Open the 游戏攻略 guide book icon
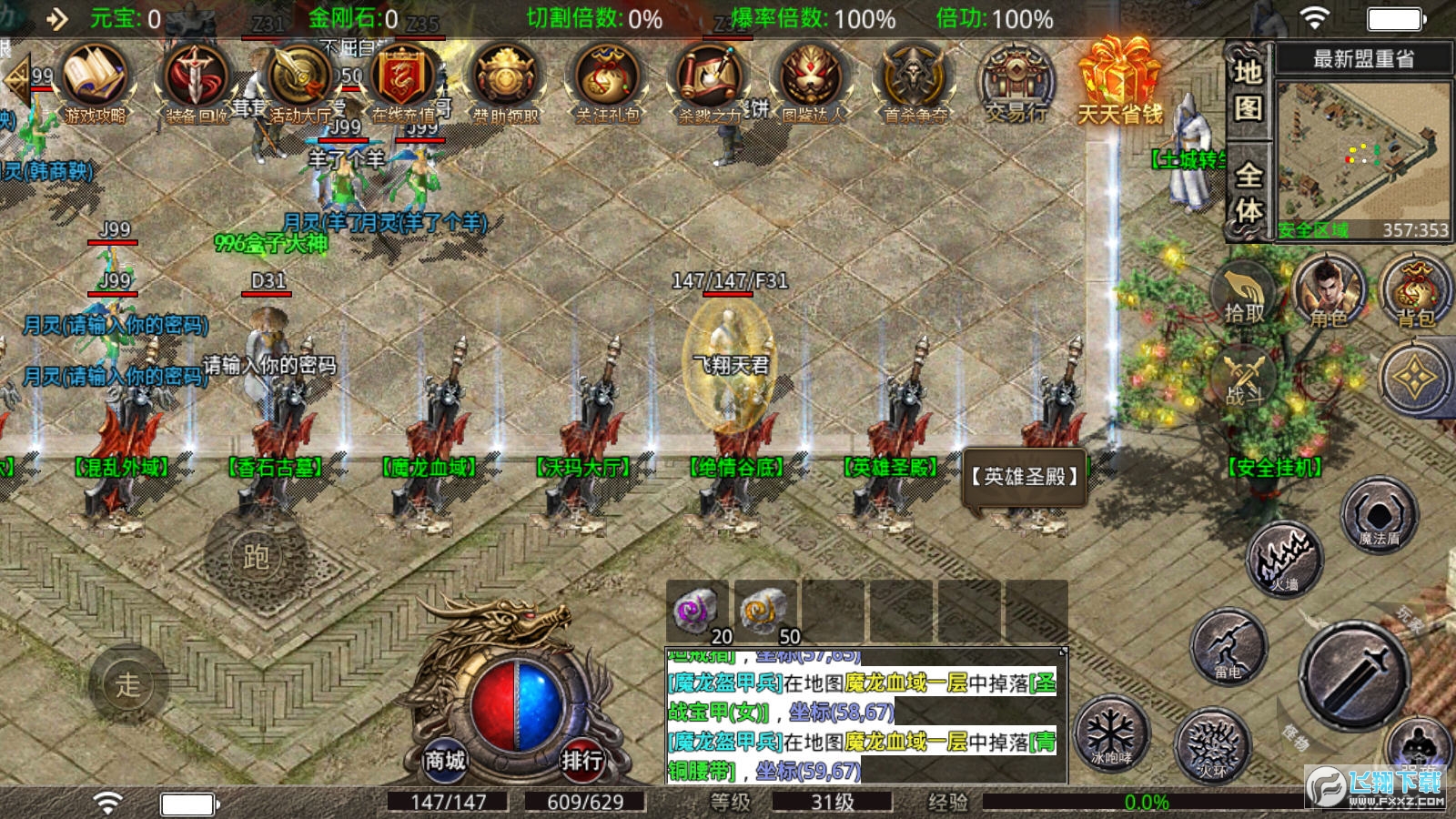Image resolution: width=1456 pixels, height=819 pixels. 95,80
